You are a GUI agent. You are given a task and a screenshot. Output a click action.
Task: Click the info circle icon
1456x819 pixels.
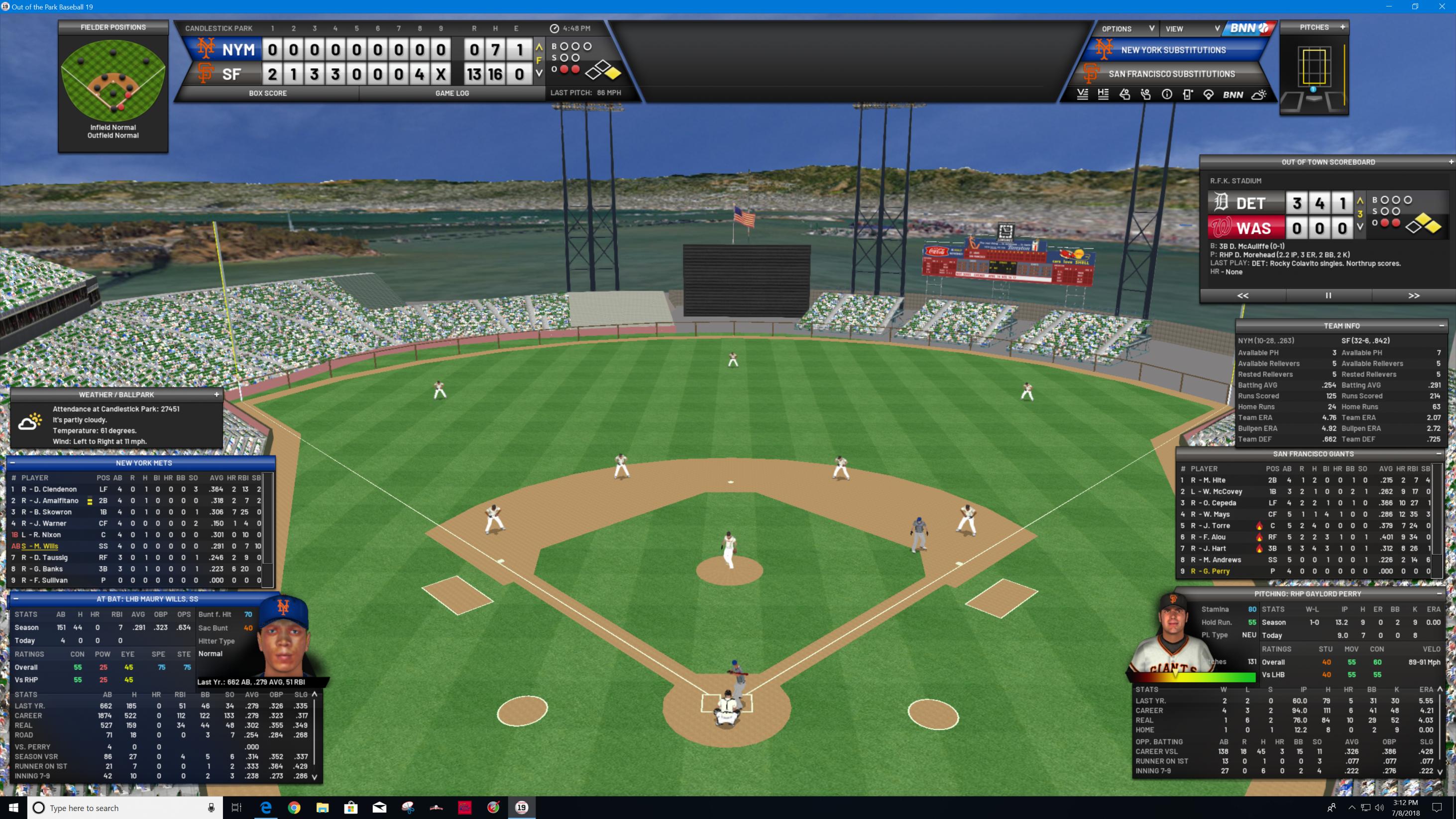point(1167,95)
